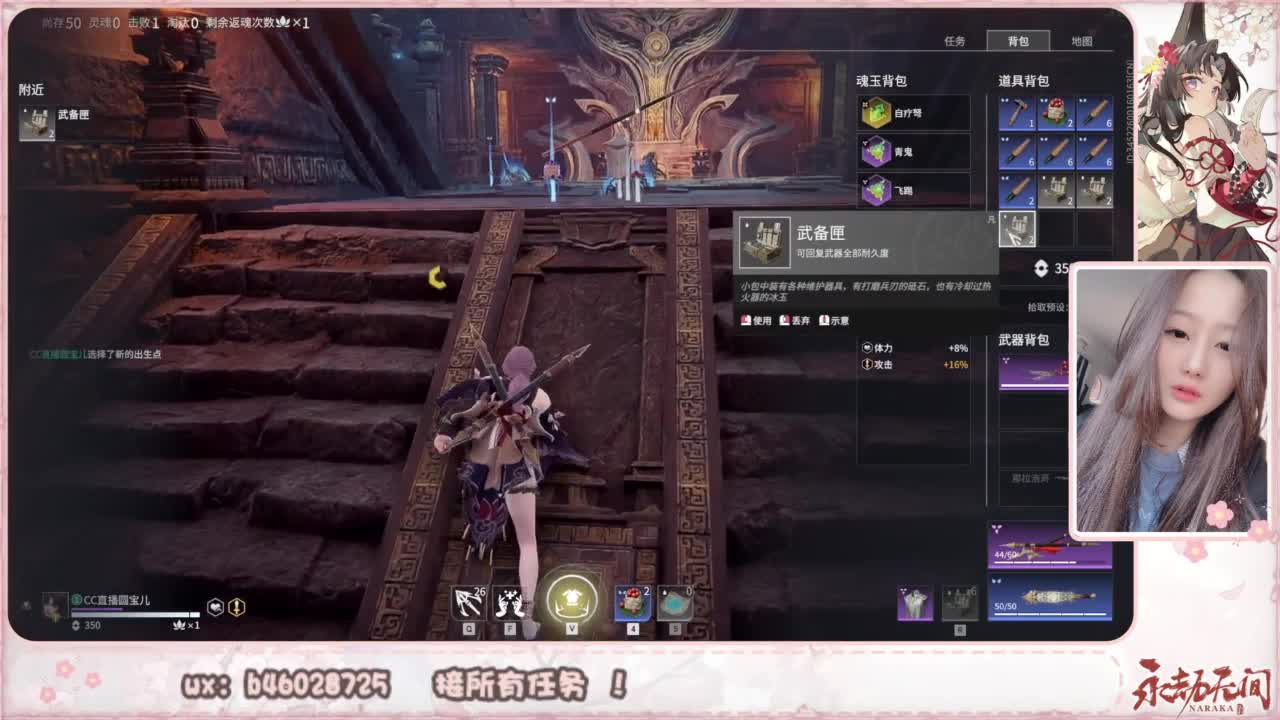Click the glowing armor icon on the V slot
This screenshot has height=720, width=1280.
pos(570,599)
